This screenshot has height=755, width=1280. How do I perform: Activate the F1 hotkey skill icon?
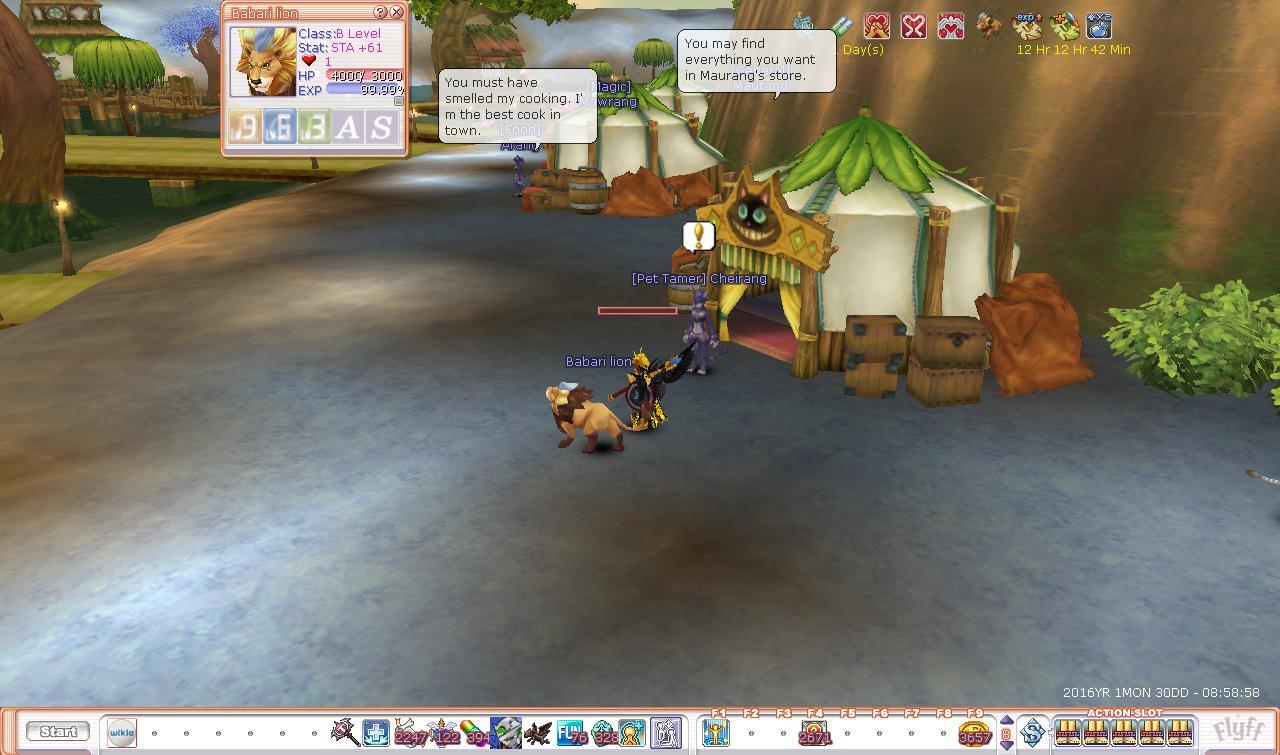tap(717, 733)
